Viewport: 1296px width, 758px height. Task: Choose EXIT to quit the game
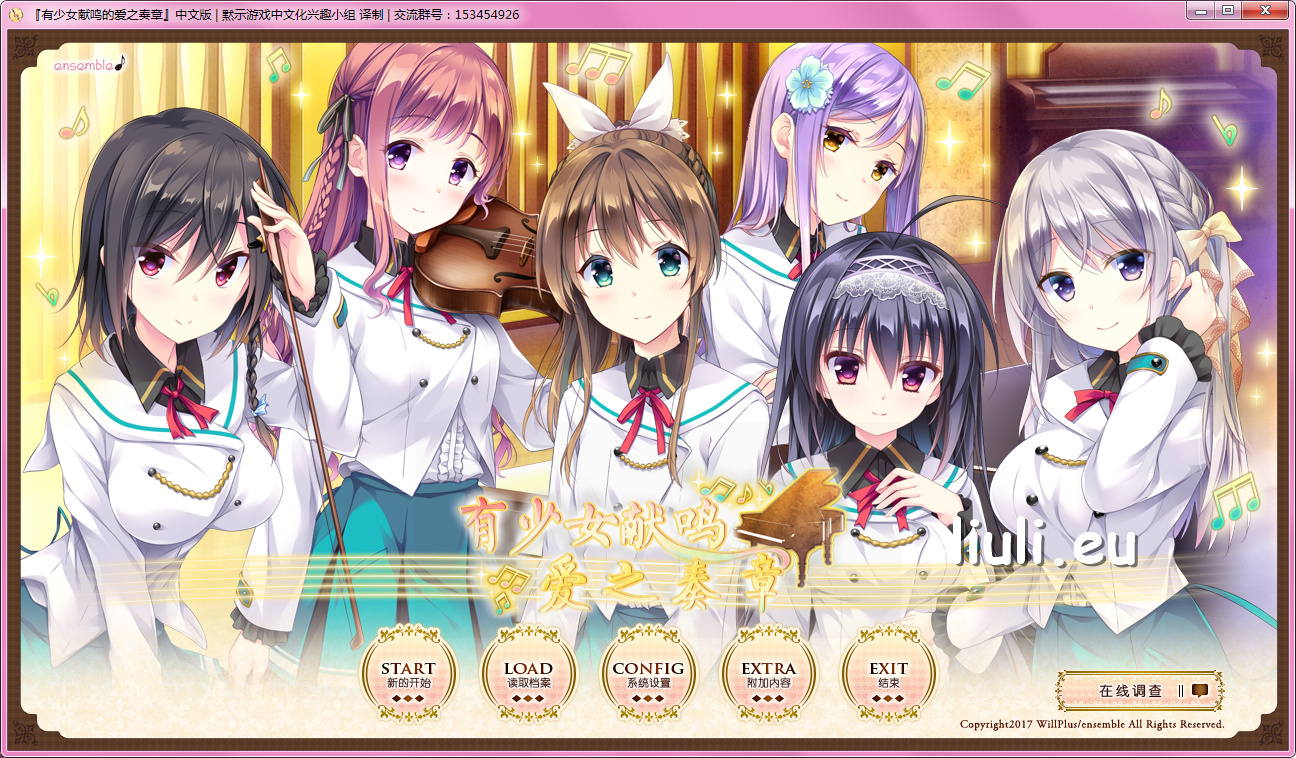pyautogui.click(x=888, y=674)
